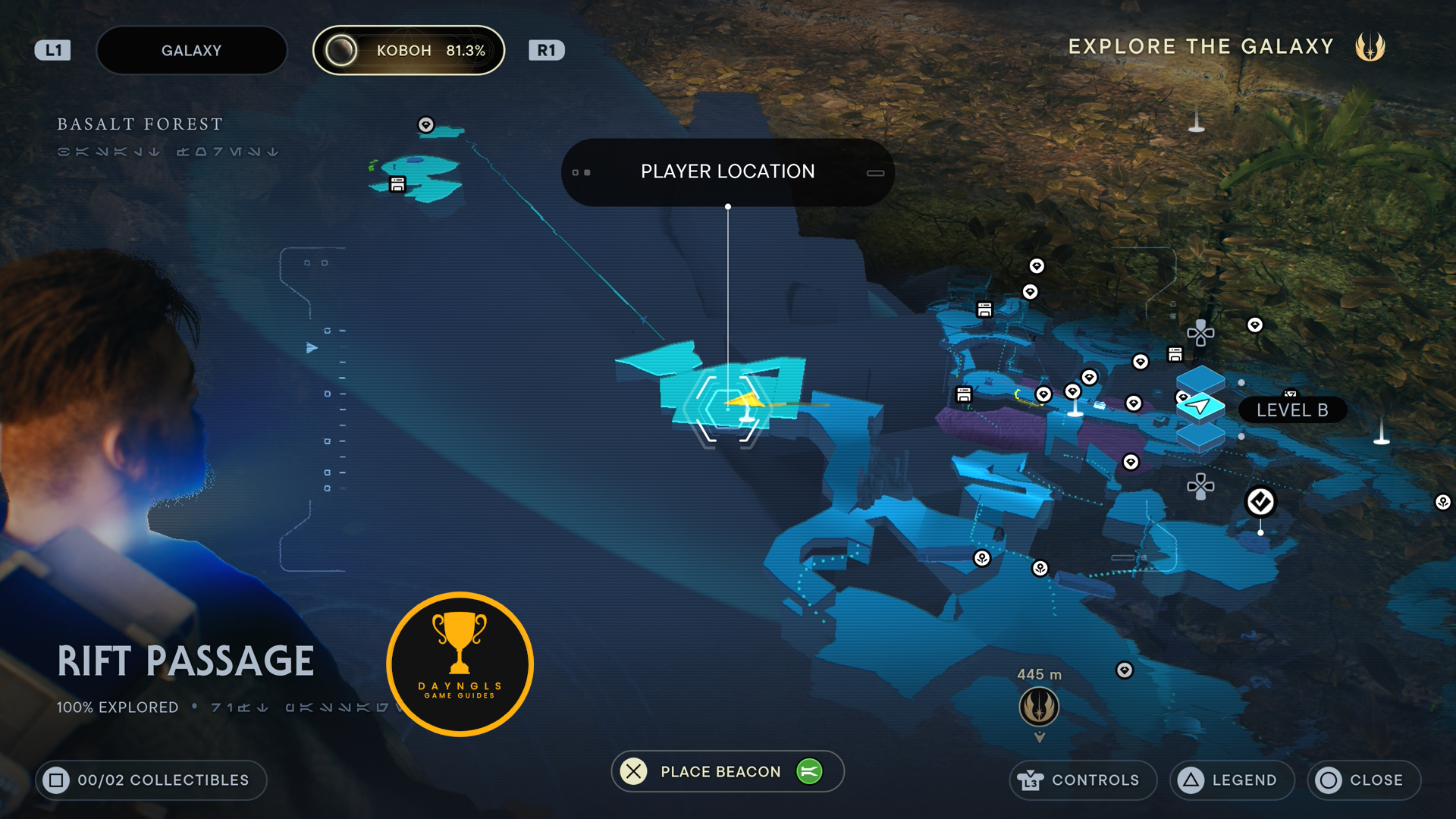The width and height of the screenshot is (1456, 819).
Task: Select the objective checkmark map marker
Action: 1260,502
